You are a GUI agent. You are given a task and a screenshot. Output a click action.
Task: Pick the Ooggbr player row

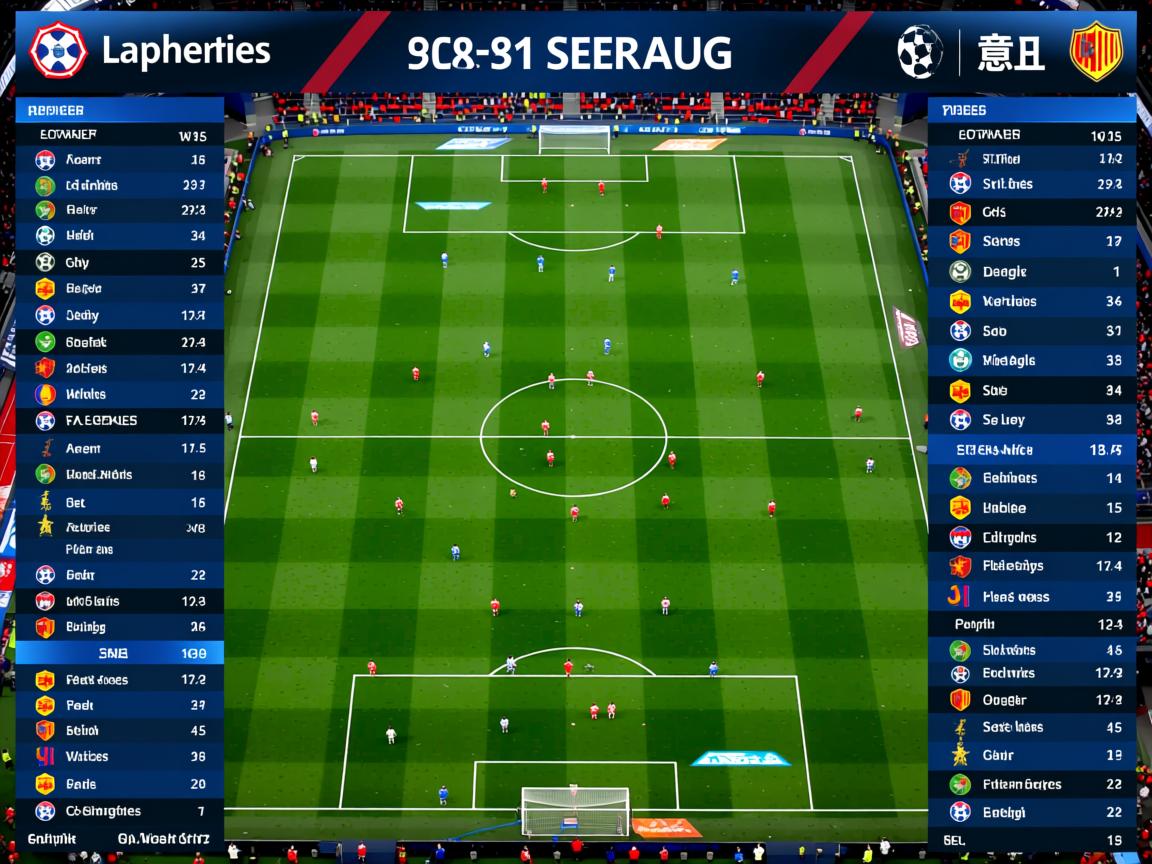pos(1031,700)
